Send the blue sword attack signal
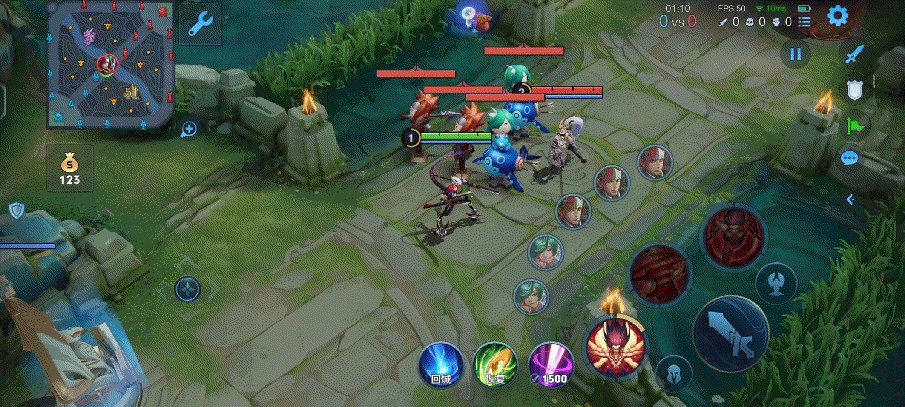 click(853, 55)
